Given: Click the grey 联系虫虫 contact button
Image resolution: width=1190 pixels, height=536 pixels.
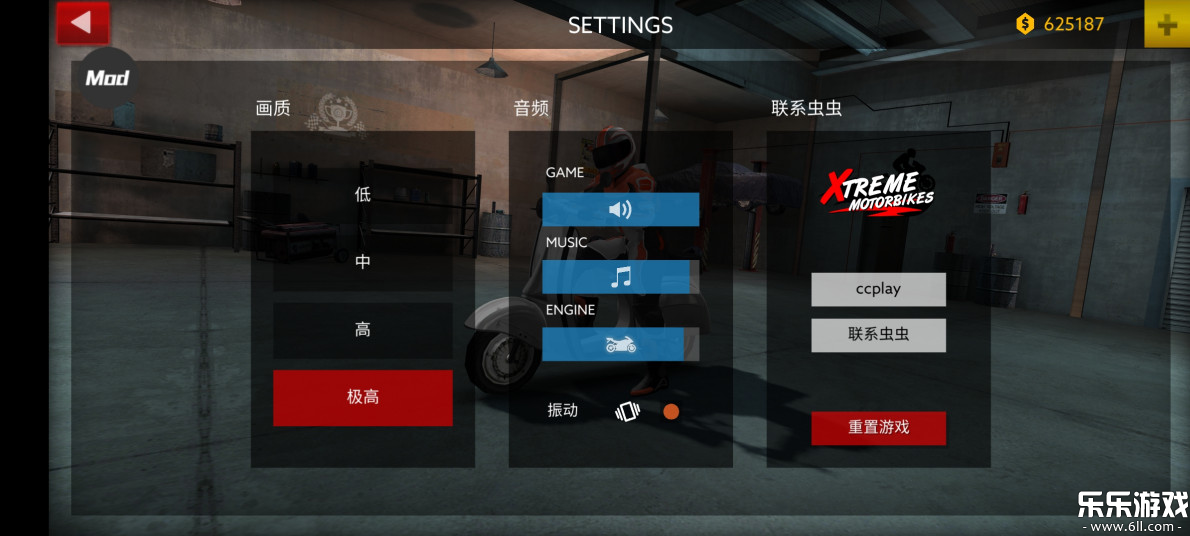Looking at the screenshot, I should pyautogui.click(x=878, y=335).
